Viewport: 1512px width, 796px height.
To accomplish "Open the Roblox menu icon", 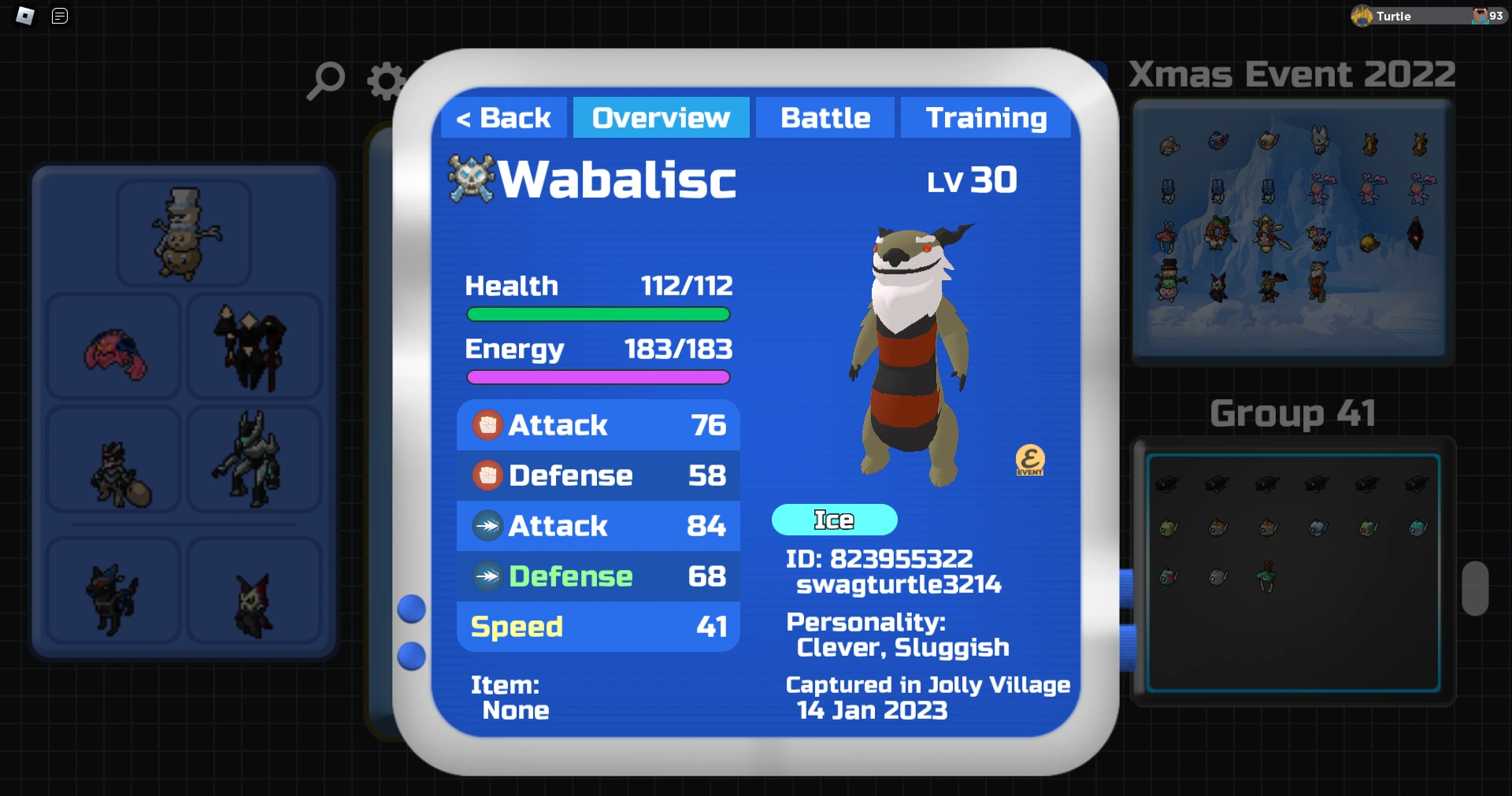I will tap(24, 16).
